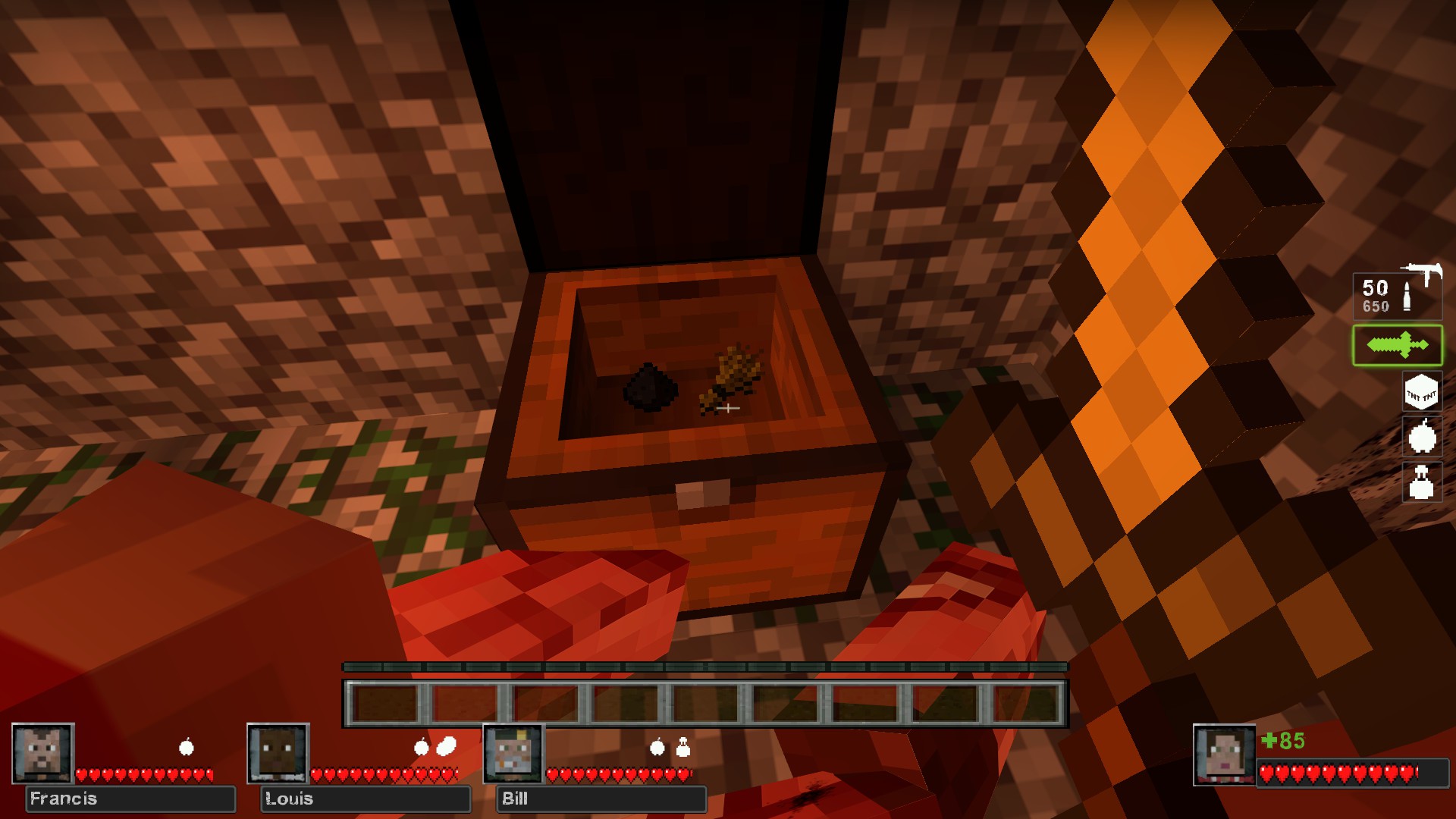Click Francis's teammate portrait

pos(43,753)
